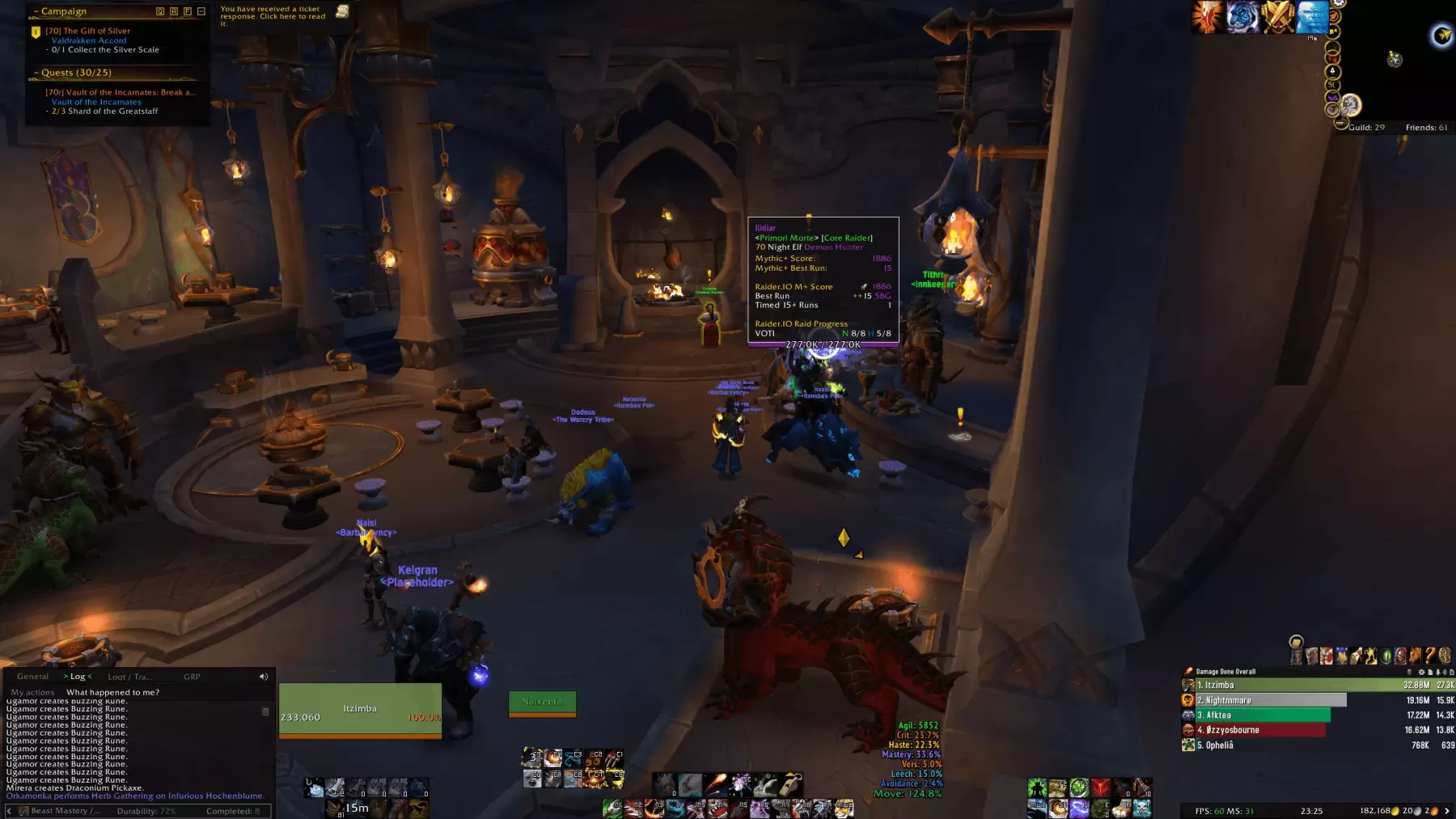Viewport: 1456px width, 819px height.
Task: Click the SC addon minimap button
Action: point(1333,84)
